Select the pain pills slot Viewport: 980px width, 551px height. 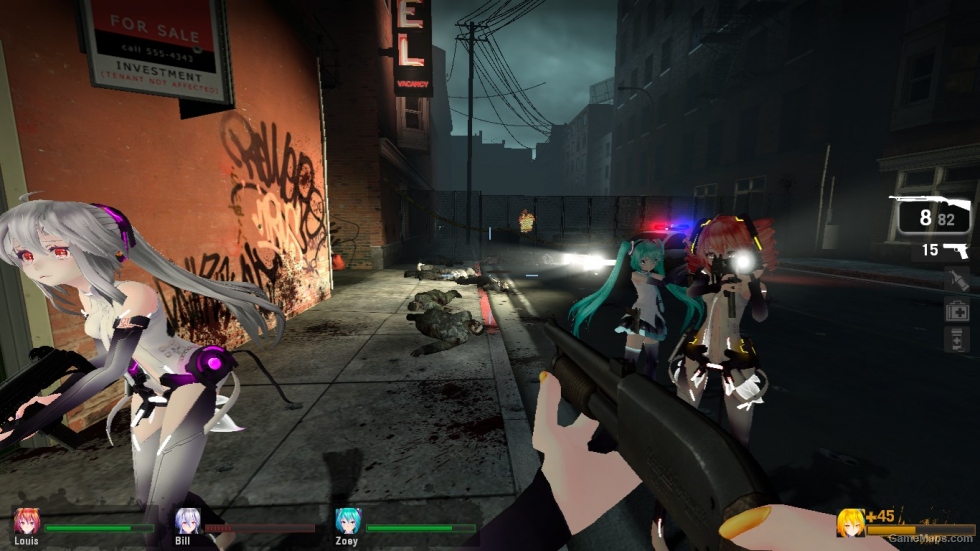956,340
